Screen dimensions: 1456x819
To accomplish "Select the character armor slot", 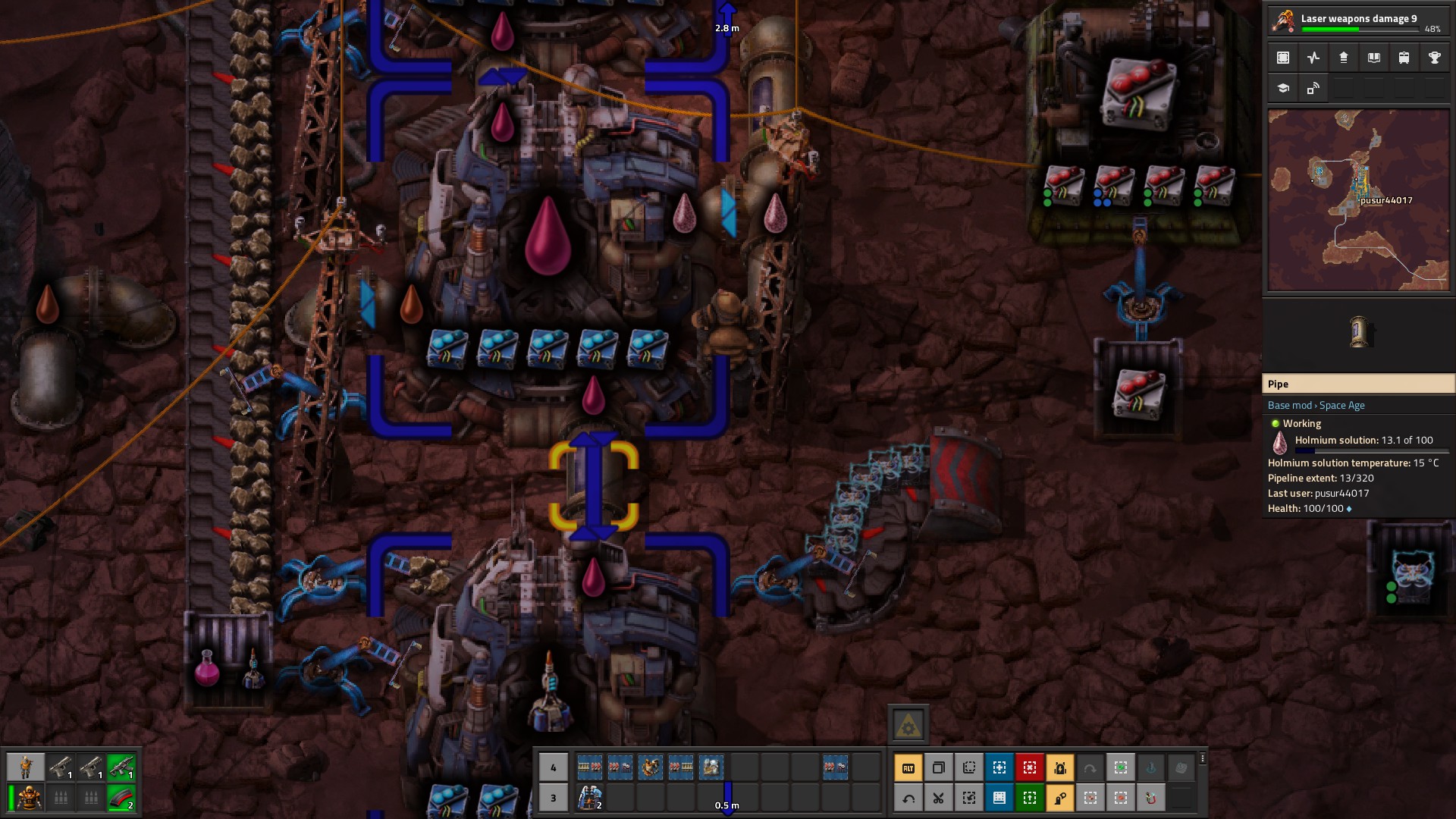I will point(26,798).
